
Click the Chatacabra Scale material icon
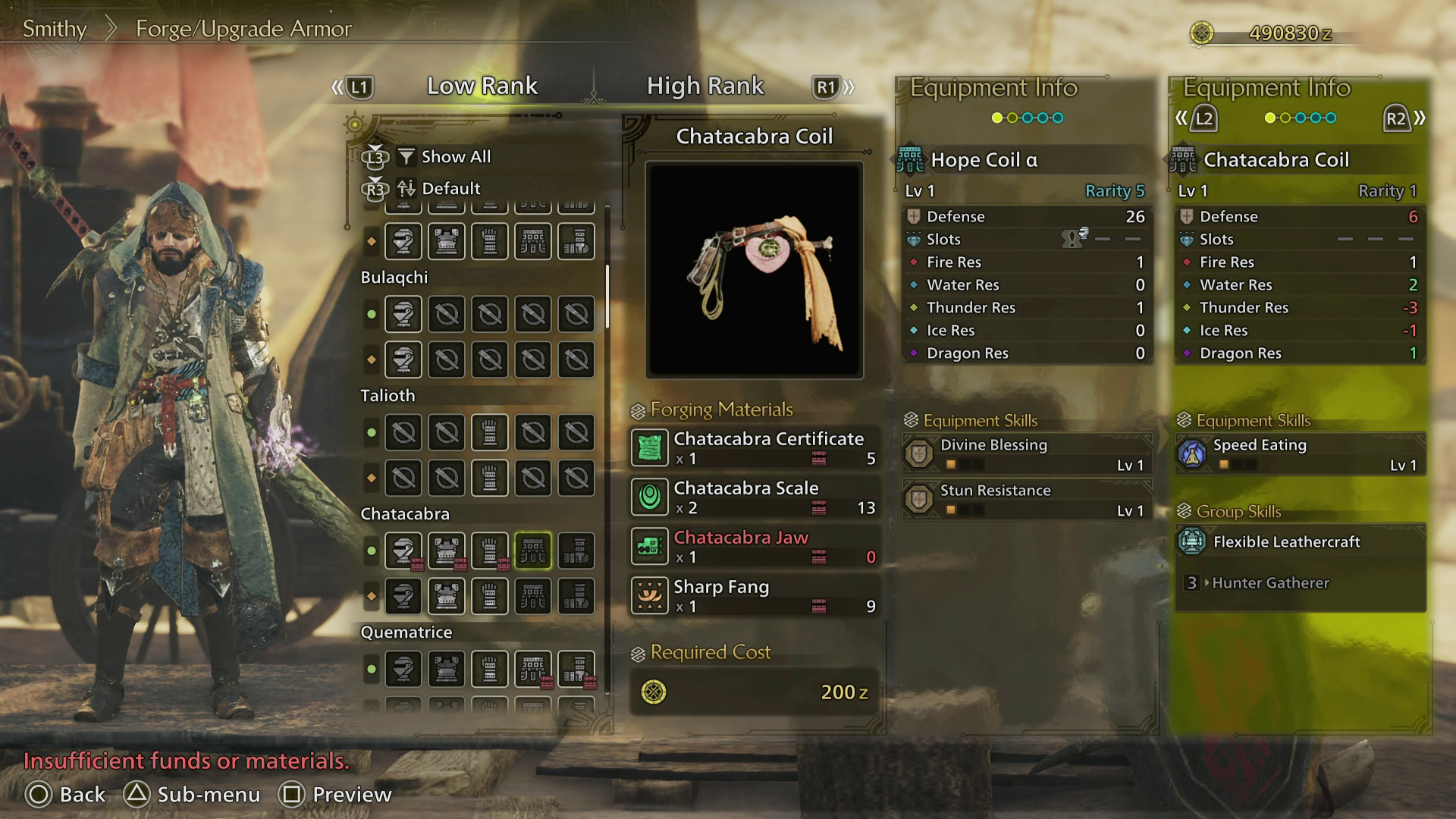pyautogui.click(x=650, y=497)
